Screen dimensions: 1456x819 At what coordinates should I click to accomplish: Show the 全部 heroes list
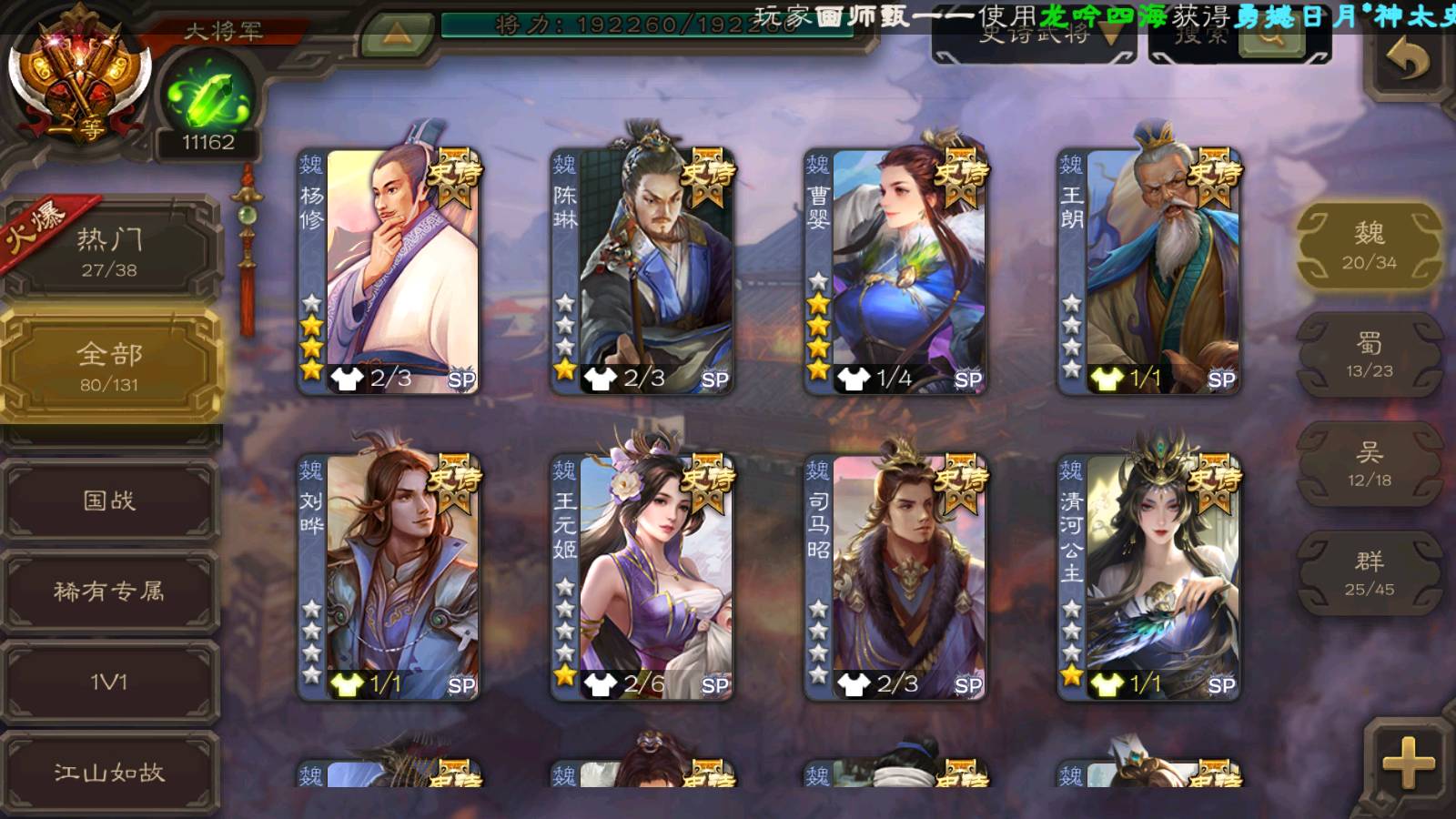coord(109,366)
